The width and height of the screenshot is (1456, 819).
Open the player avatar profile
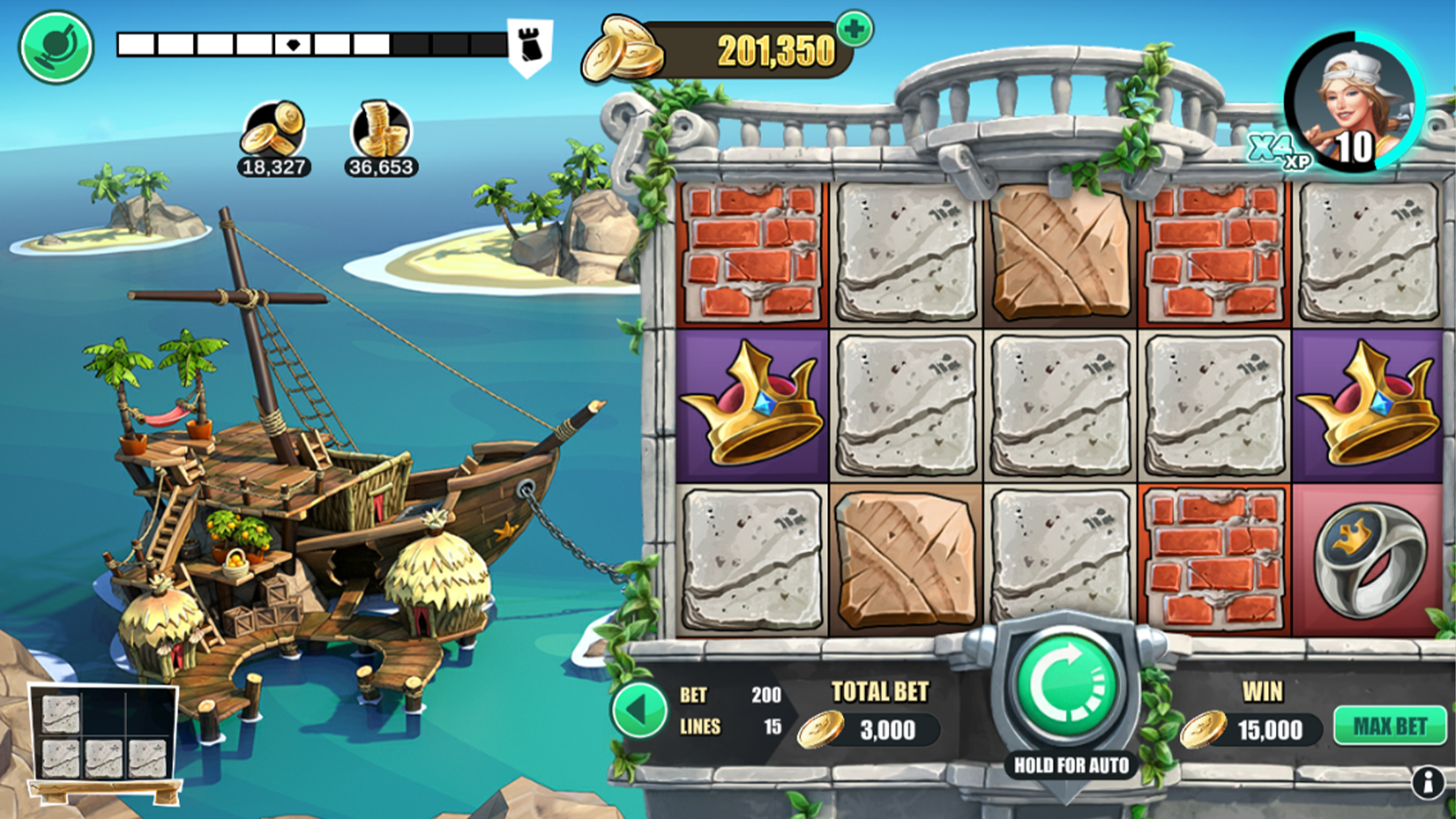click(1354, 103)
